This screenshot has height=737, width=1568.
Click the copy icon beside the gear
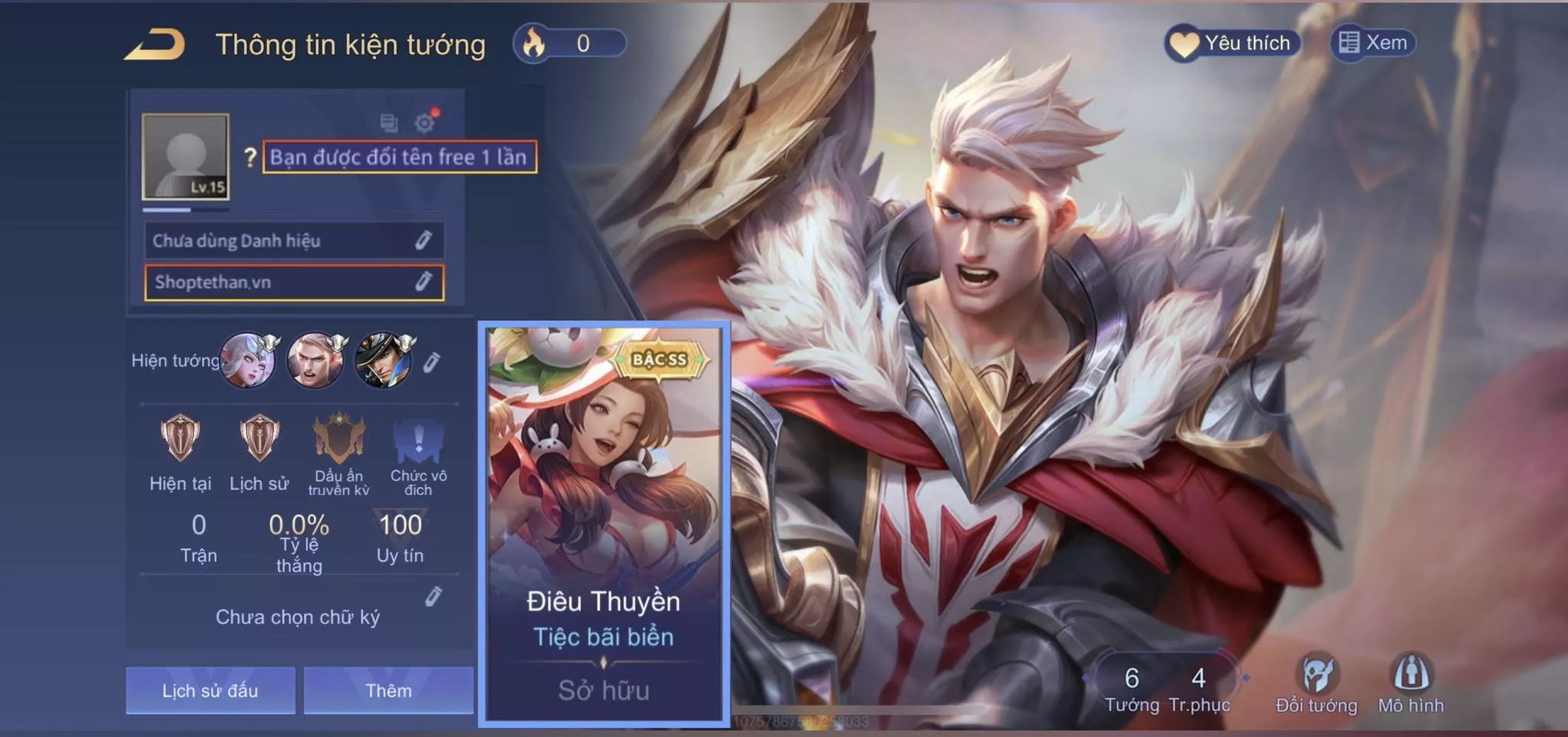pyautogui.click(x=389, y=122)
